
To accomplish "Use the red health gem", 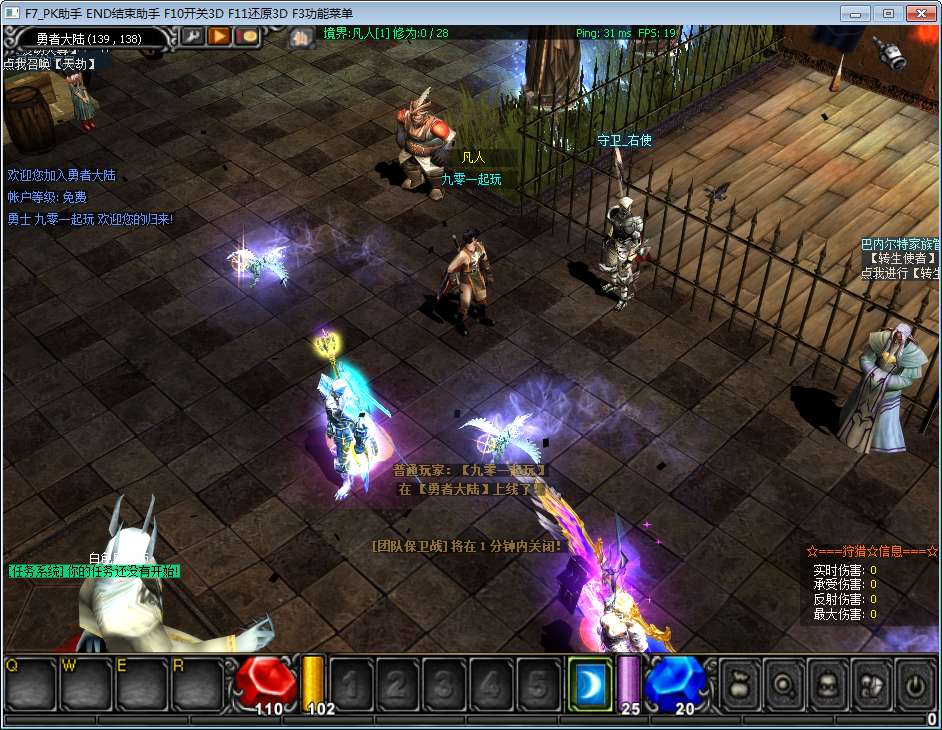I will [x=266, y=682].
